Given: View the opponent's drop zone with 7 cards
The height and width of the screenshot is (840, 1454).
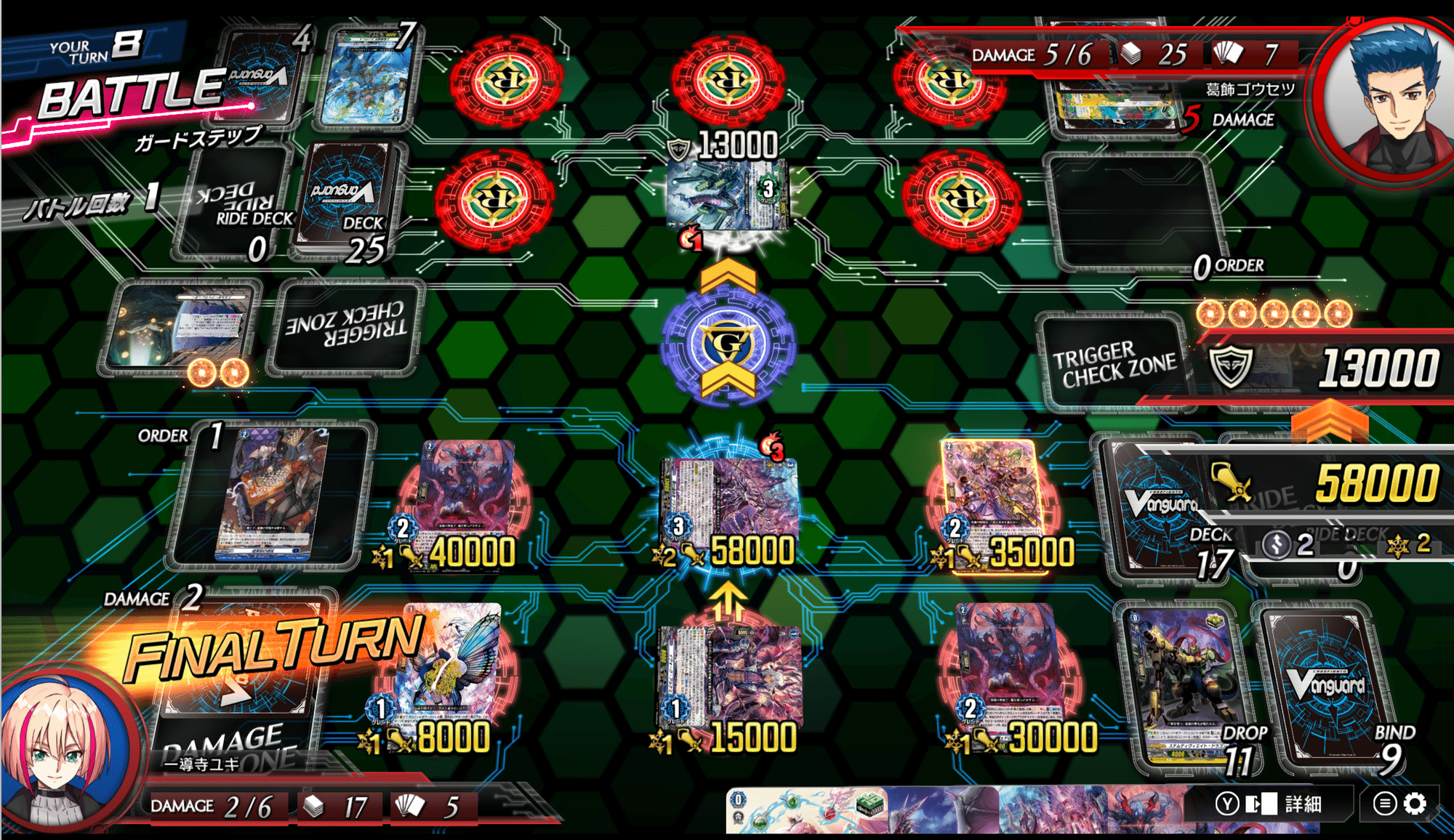Looking at the screenshot, I should [x=372, y=76].
